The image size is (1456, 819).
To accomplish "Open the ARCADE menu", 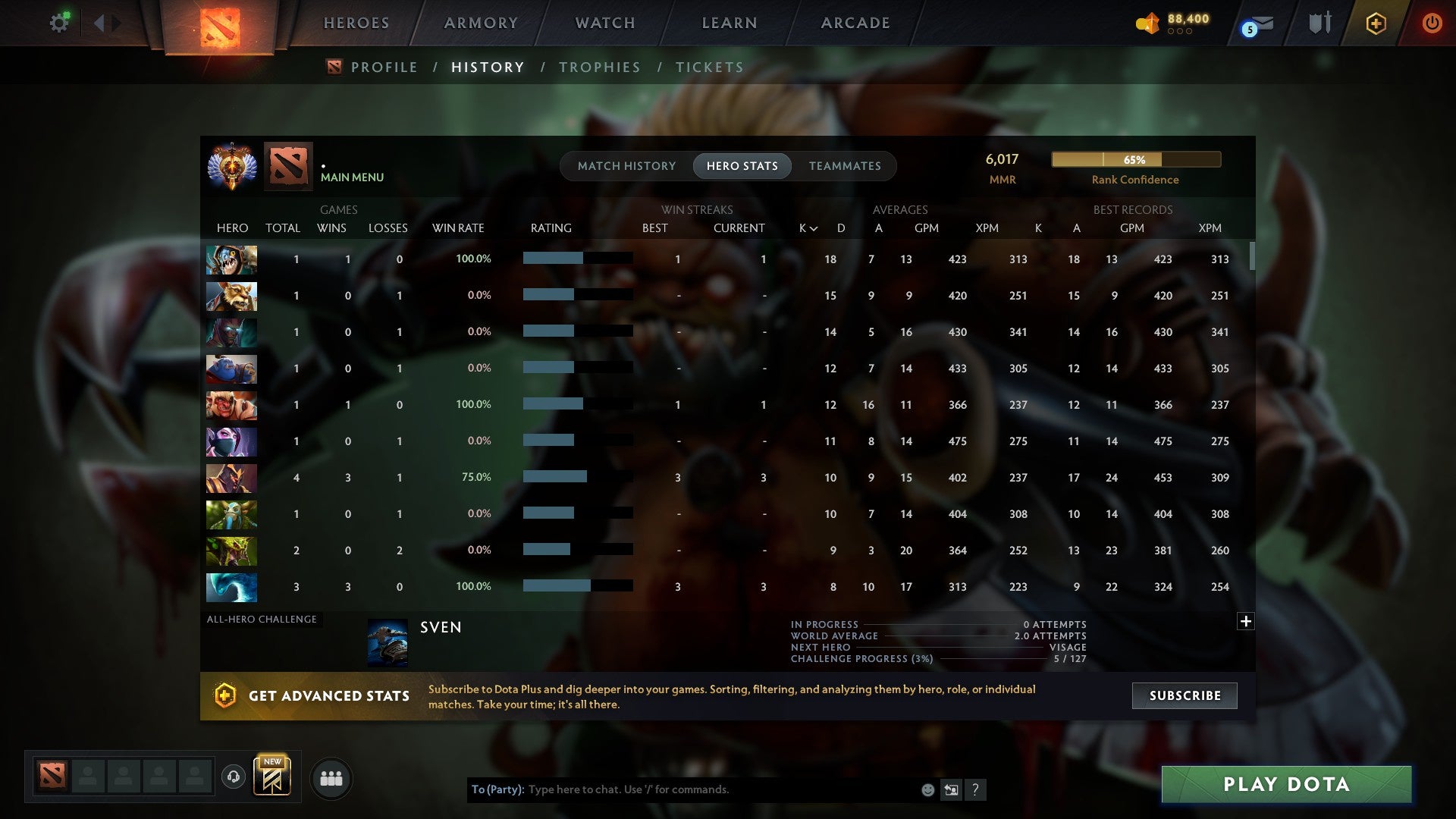I will (x=854, y=23).
